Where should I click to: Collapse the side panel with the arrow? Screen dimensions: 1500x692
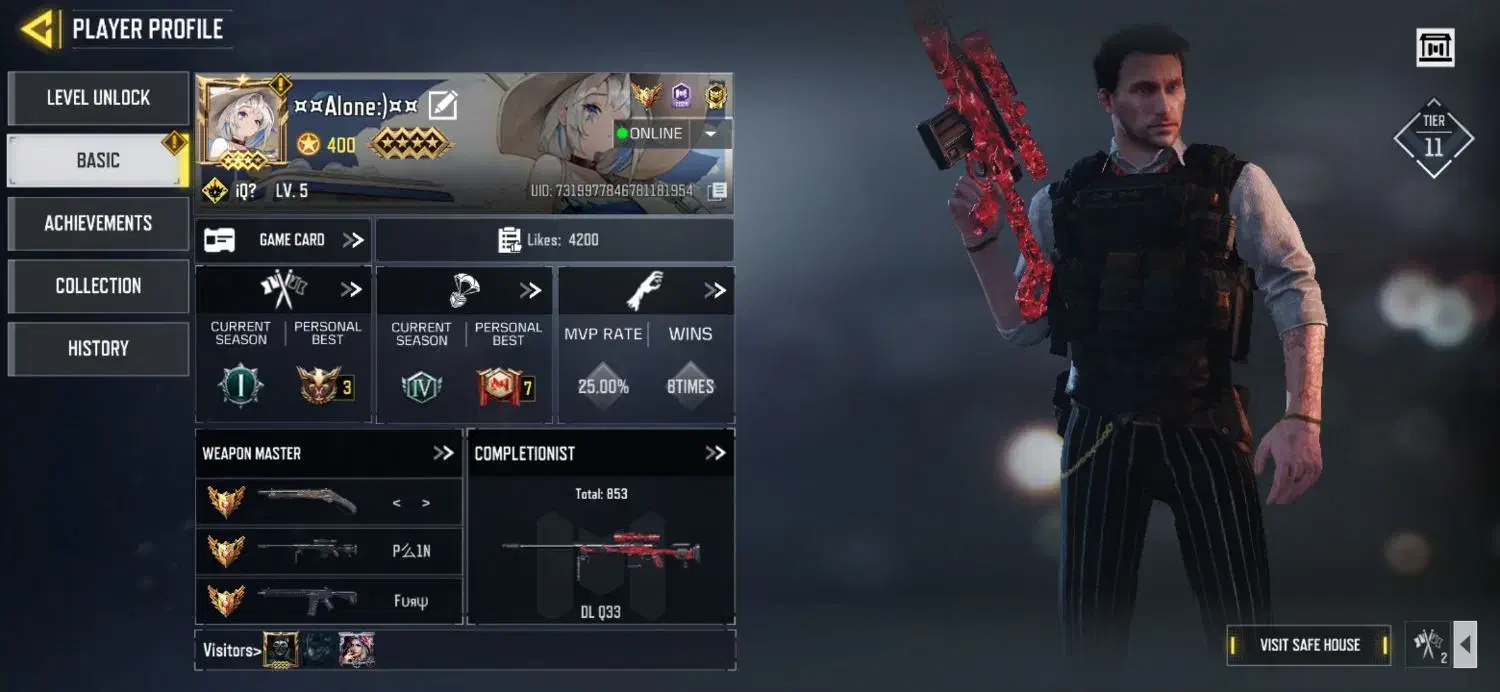tap(1465, 645)
